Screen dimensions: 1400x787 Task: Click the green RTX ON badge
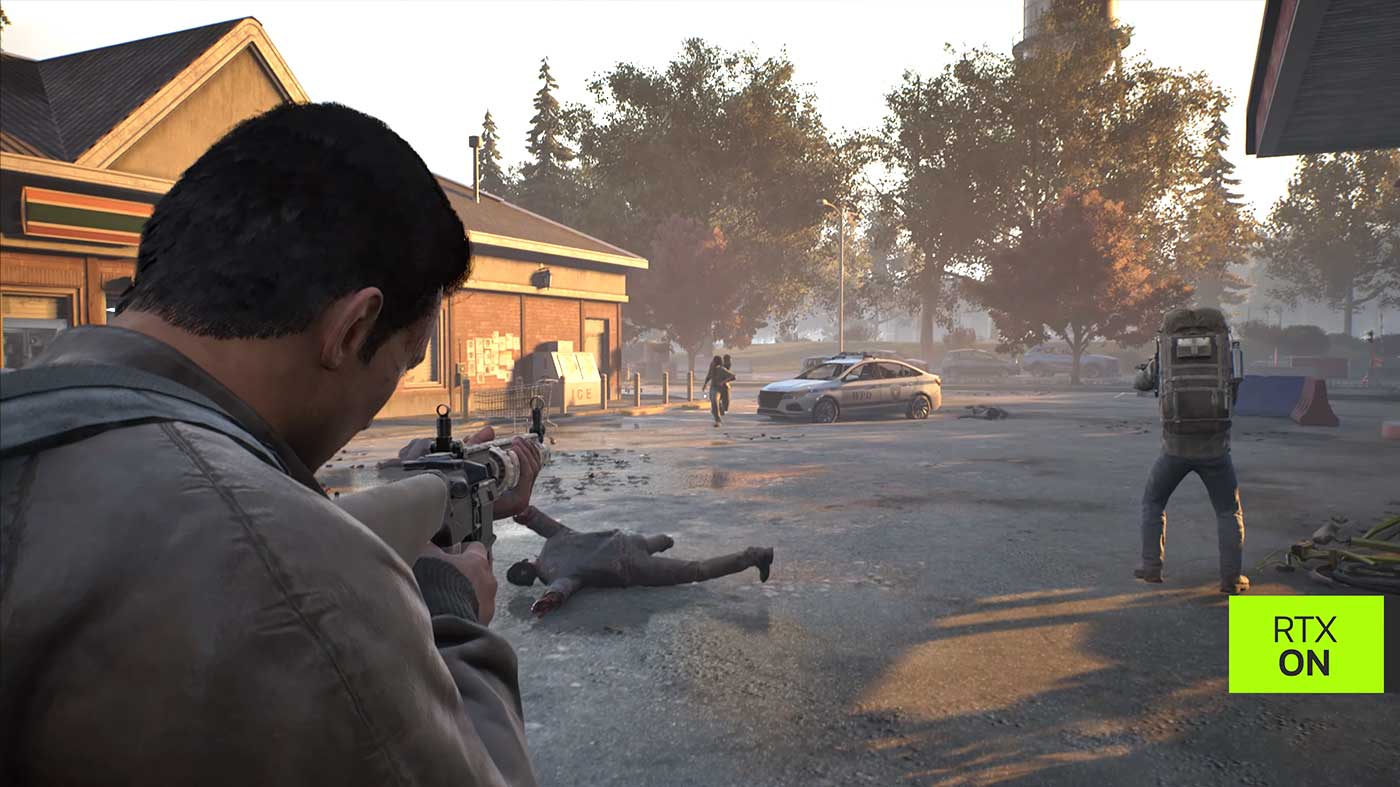[1305, 644]
